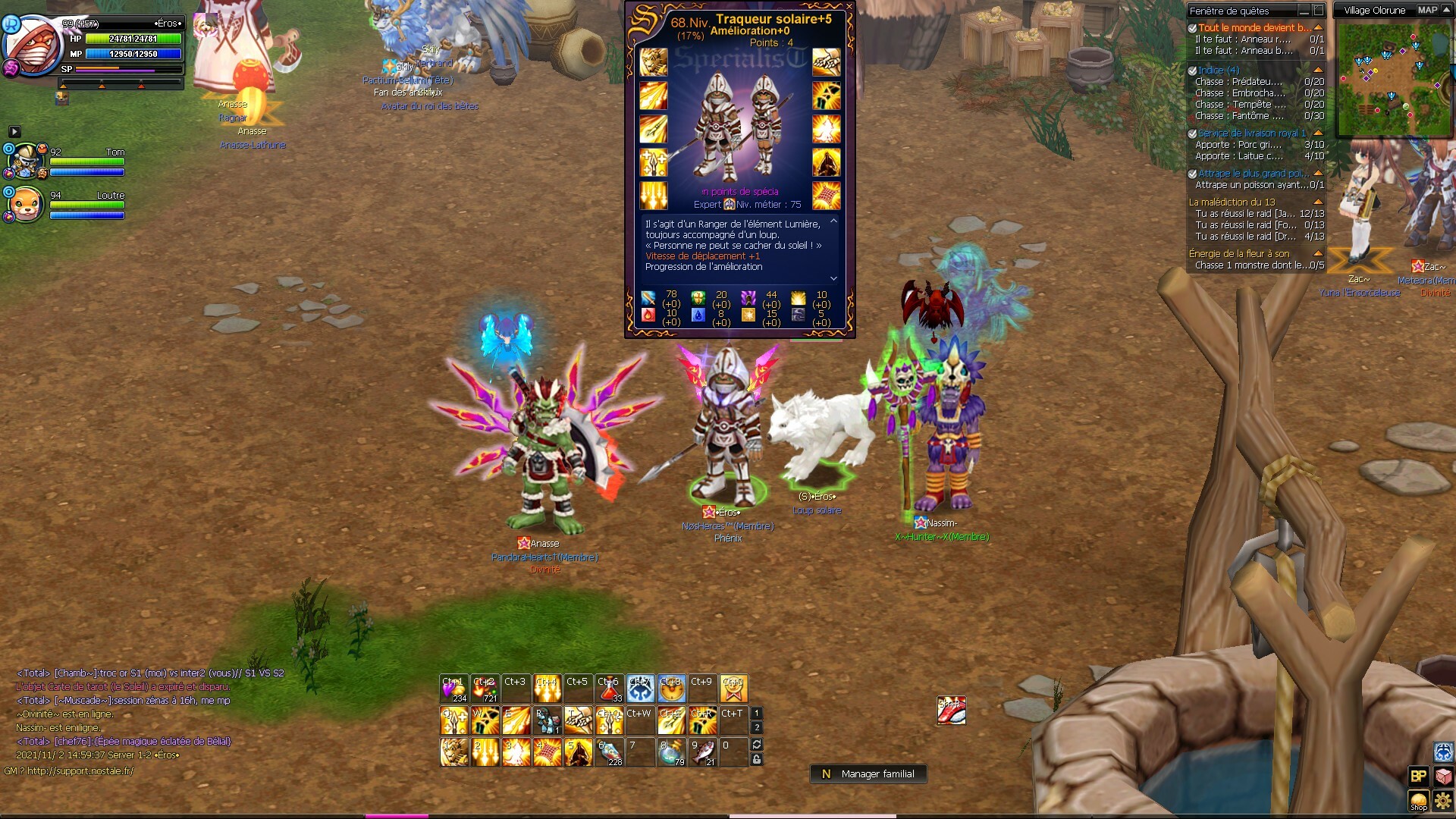Viewport: 1456px width, 819px height.
Task: Activate the clock skill on Ct+8
Action: [x=671, y=689]
